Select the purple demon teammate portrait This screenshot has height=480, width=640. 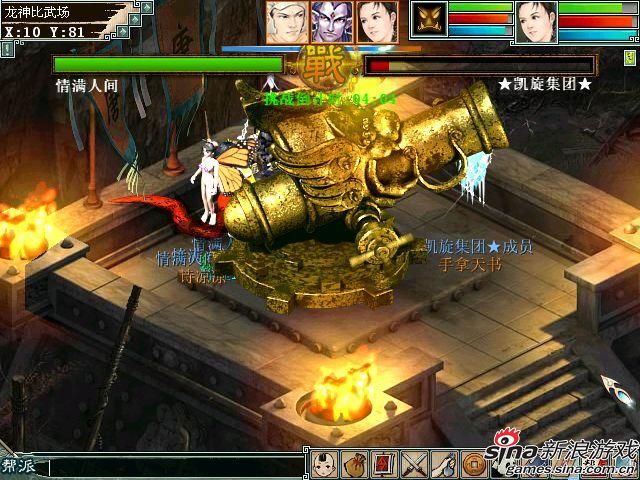click(x=331, y=21)
